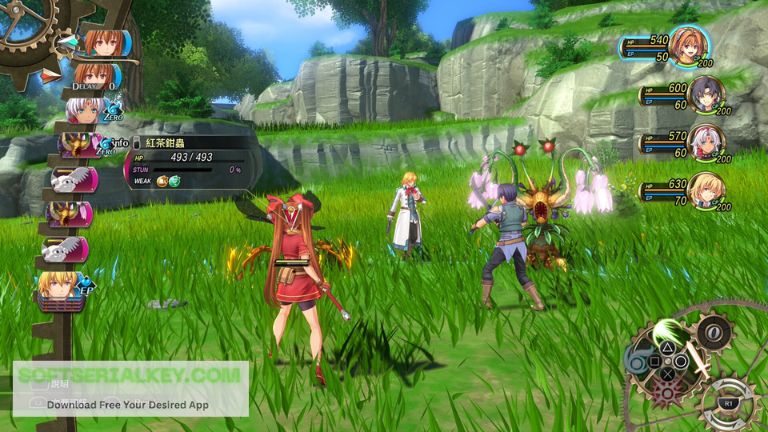Viewport: 768px width, 432px height.
Task: Select the blond character's turn-order portrait
Action: coord(61,287)
